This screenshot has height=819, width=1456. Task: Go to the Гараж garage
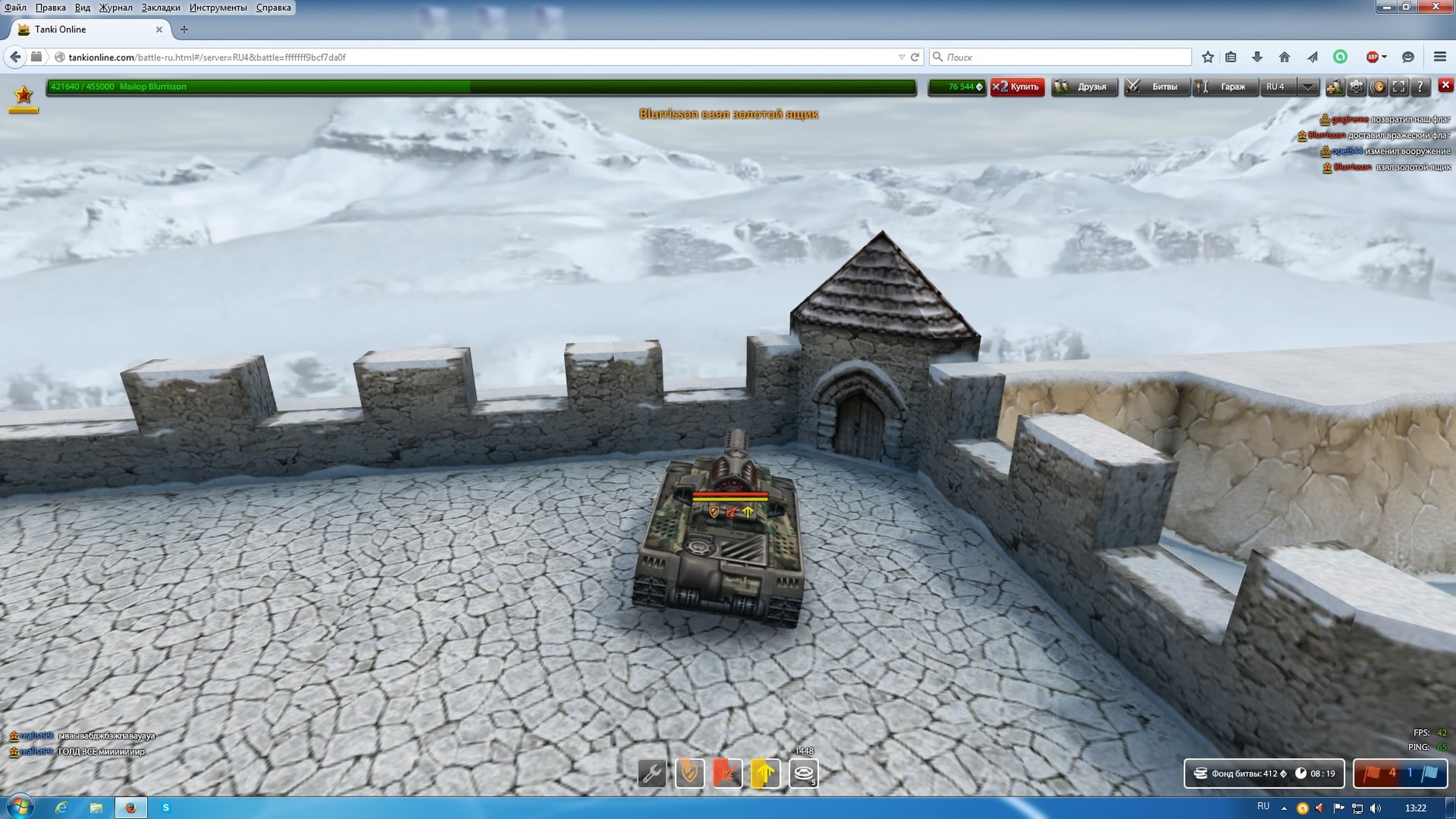(1225, 87)
